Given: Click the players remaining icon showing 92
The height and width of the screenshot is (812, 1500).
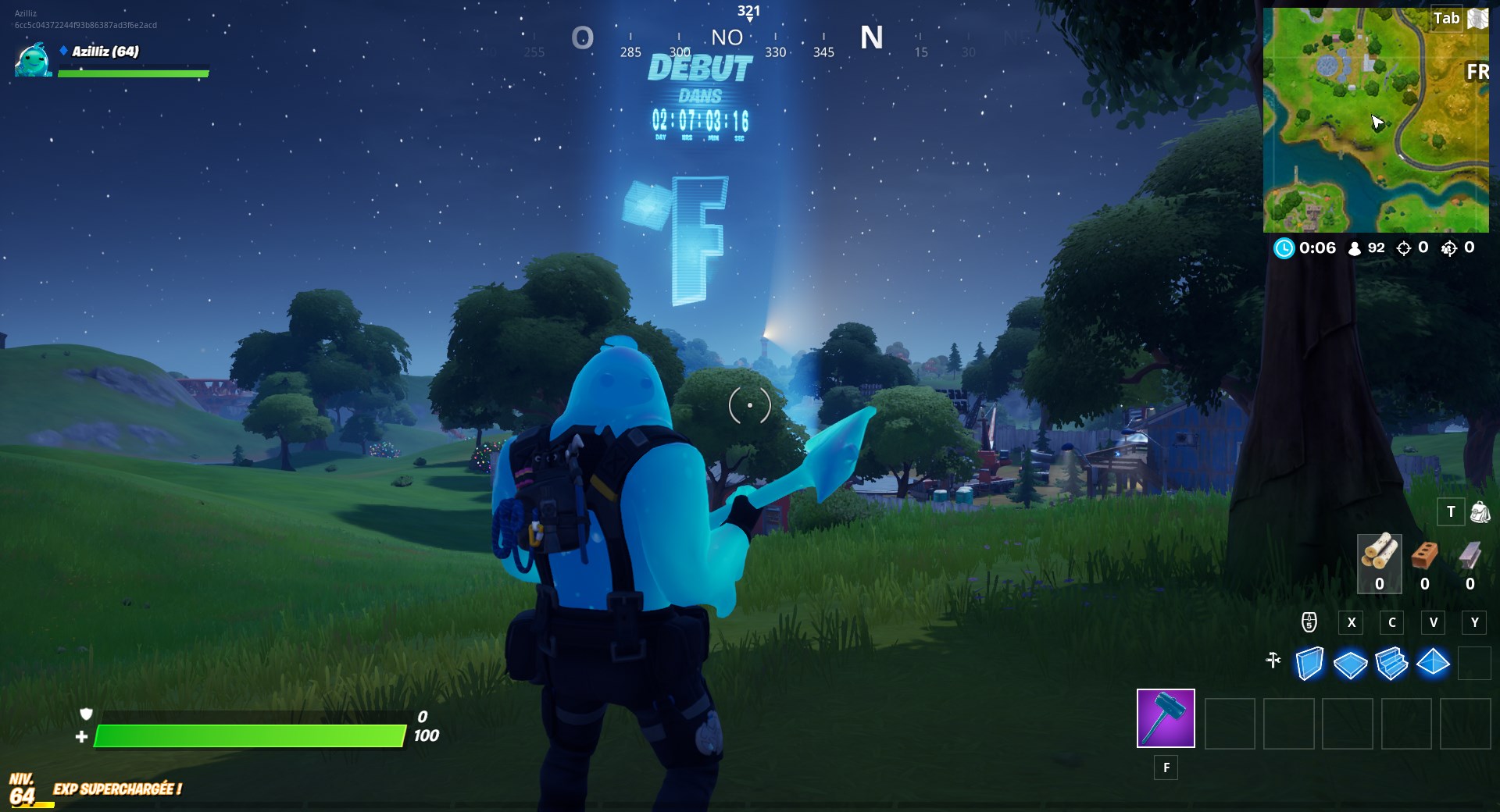Looking at the screenshot, I should click(x=1353, y=248).
